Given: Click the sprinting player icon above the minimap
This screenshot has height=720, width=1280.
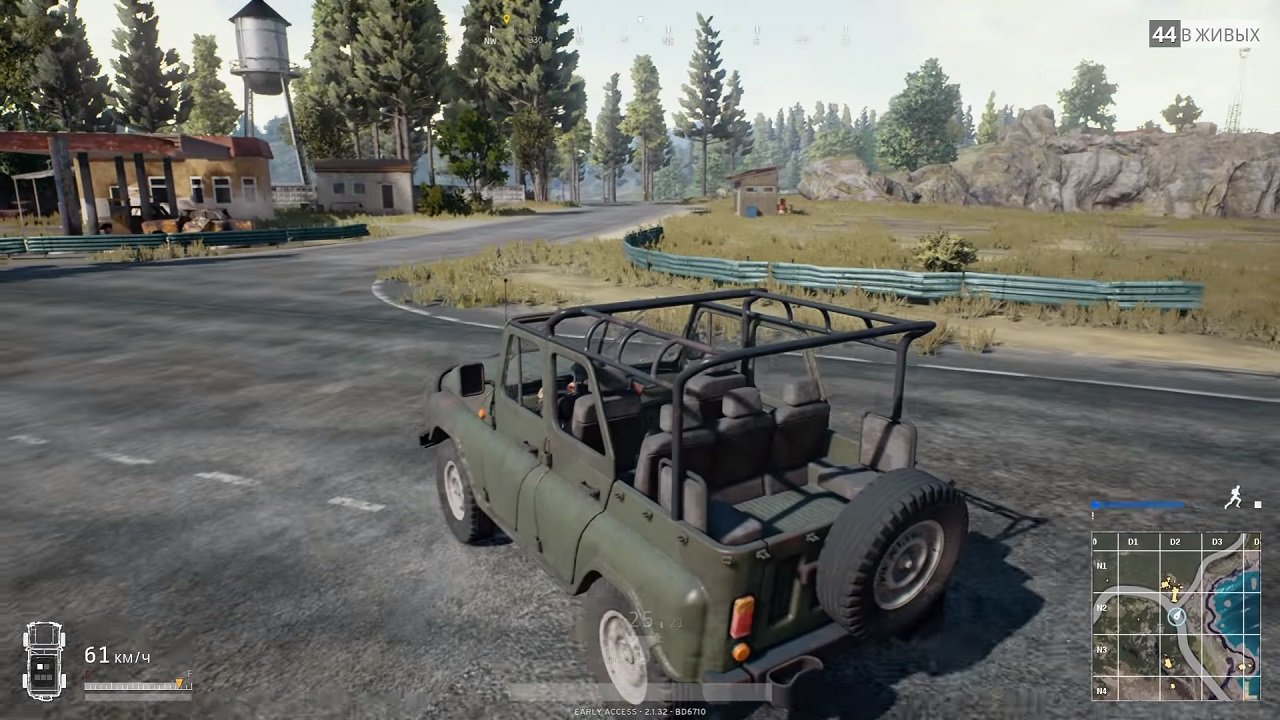Looking at the screenshot, I should [1234, 497].
